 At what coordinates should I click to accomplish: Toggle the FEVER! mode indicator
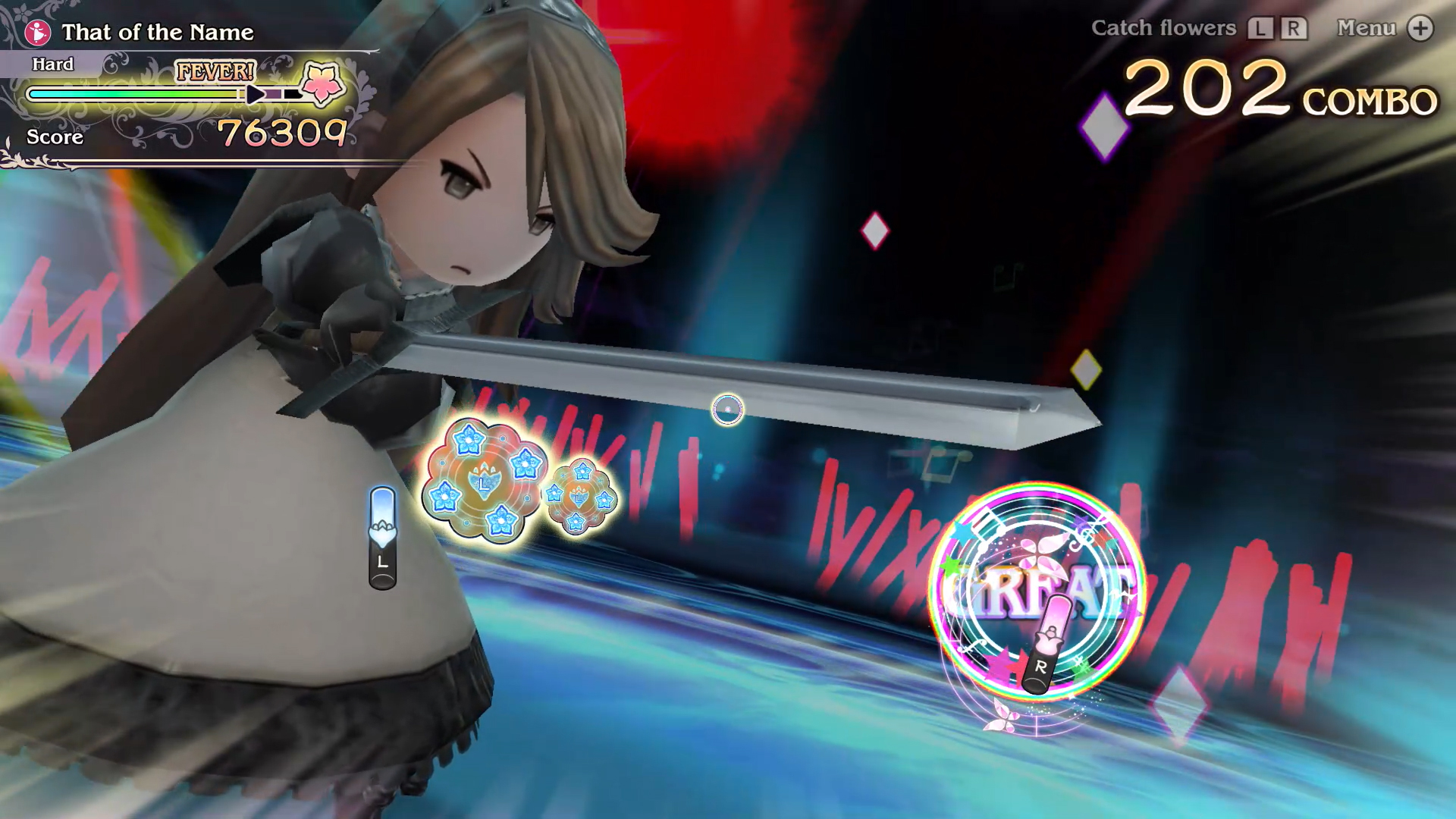pyautogui.click(x=215, y=72)
